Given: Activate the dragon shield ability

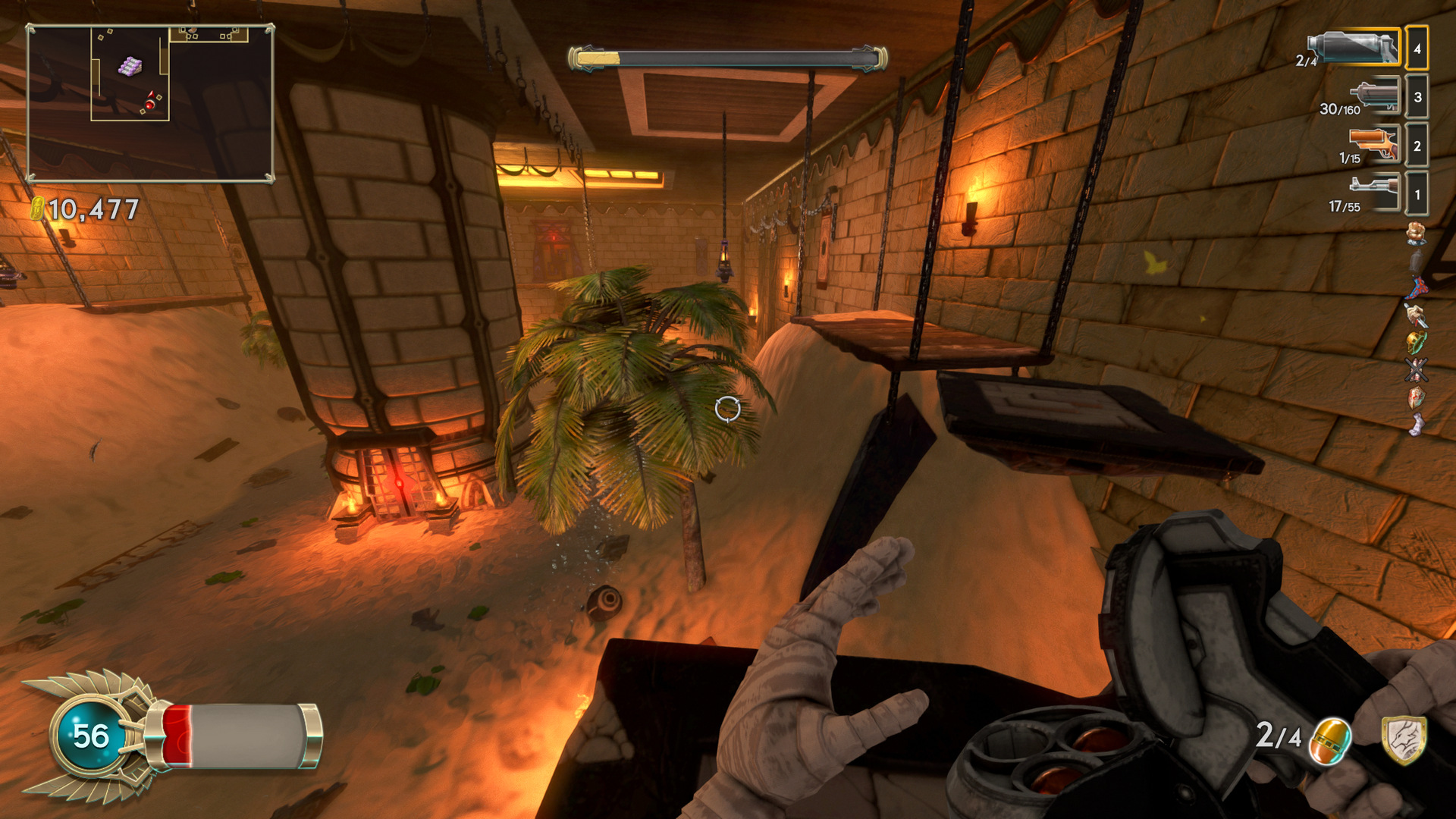Looking at the screenshot, I should point(1404,739).
